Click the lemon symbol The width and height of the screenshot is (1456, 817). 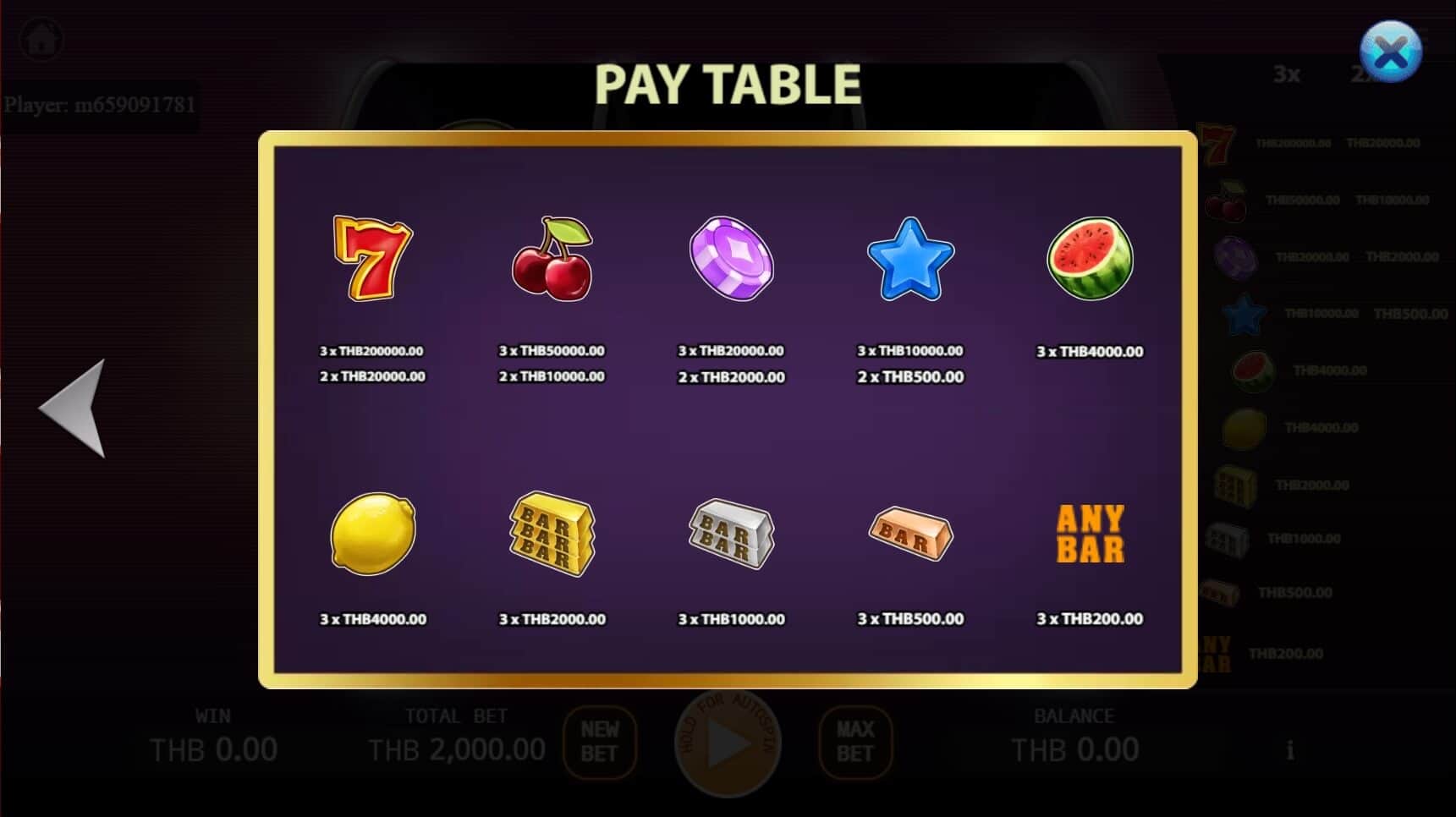pyautogui.click(x=371, y=533)
